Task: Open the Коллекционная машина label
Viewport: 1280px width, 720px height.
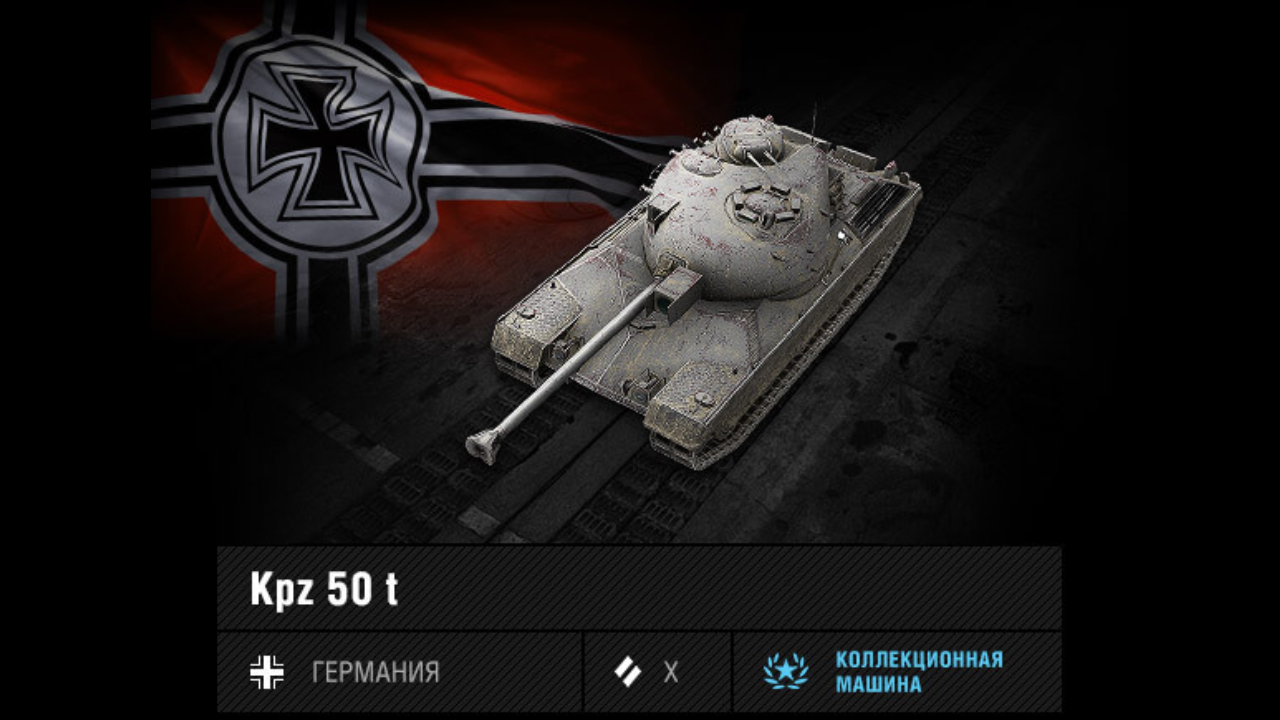Action: pos(896,672)
